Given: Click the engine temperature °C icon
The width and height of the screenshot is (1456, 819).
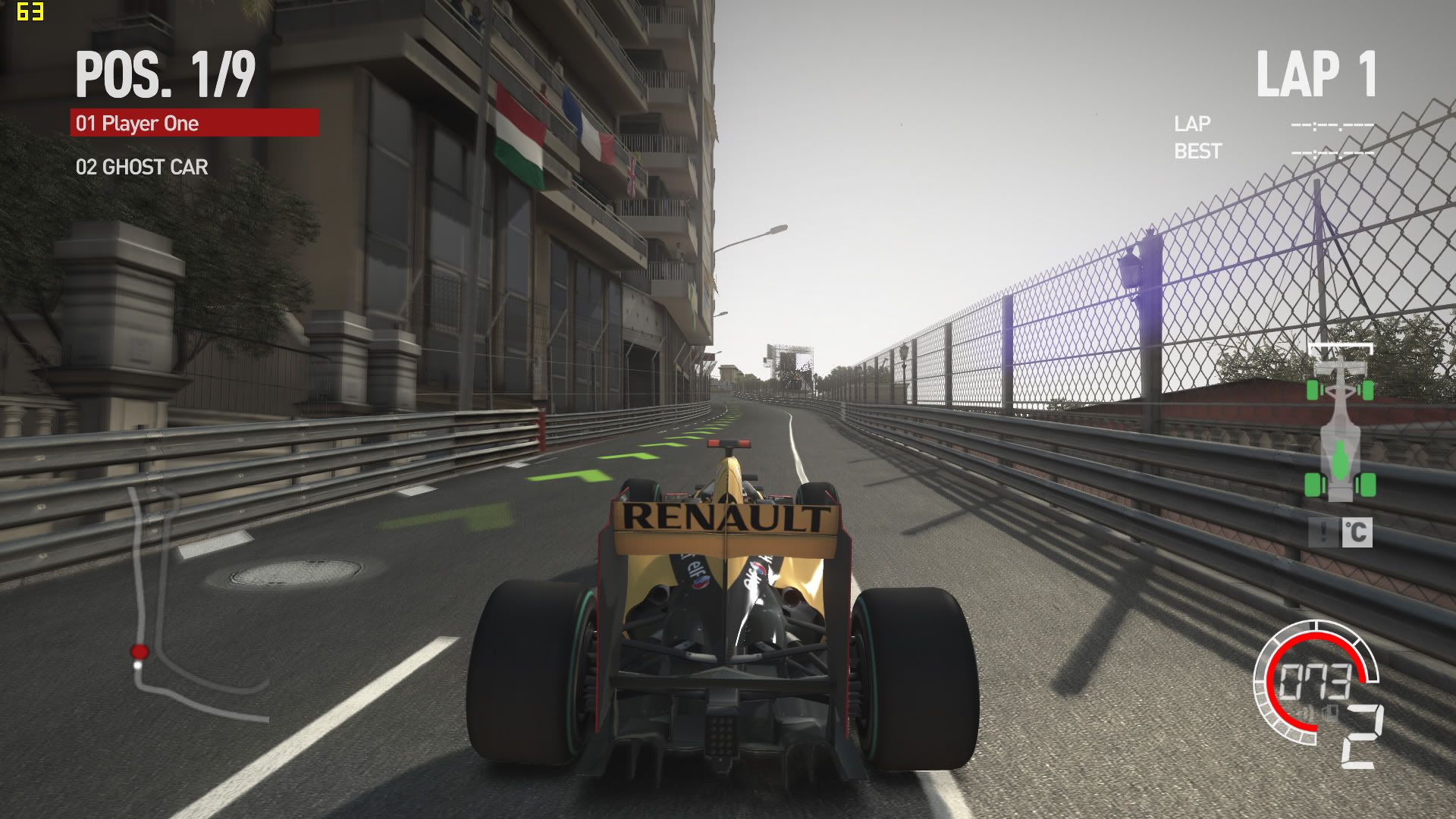Looking at the screenshot, I should pyautogui.click(x=1357, y=532).
